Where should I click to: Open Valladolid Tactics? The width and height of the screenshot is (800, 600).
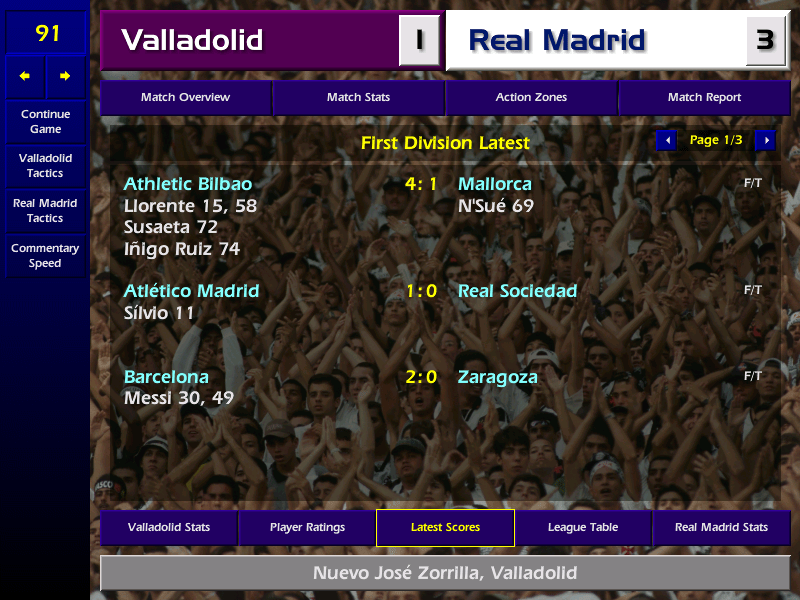pyautogui.click(x=45, y=166)
